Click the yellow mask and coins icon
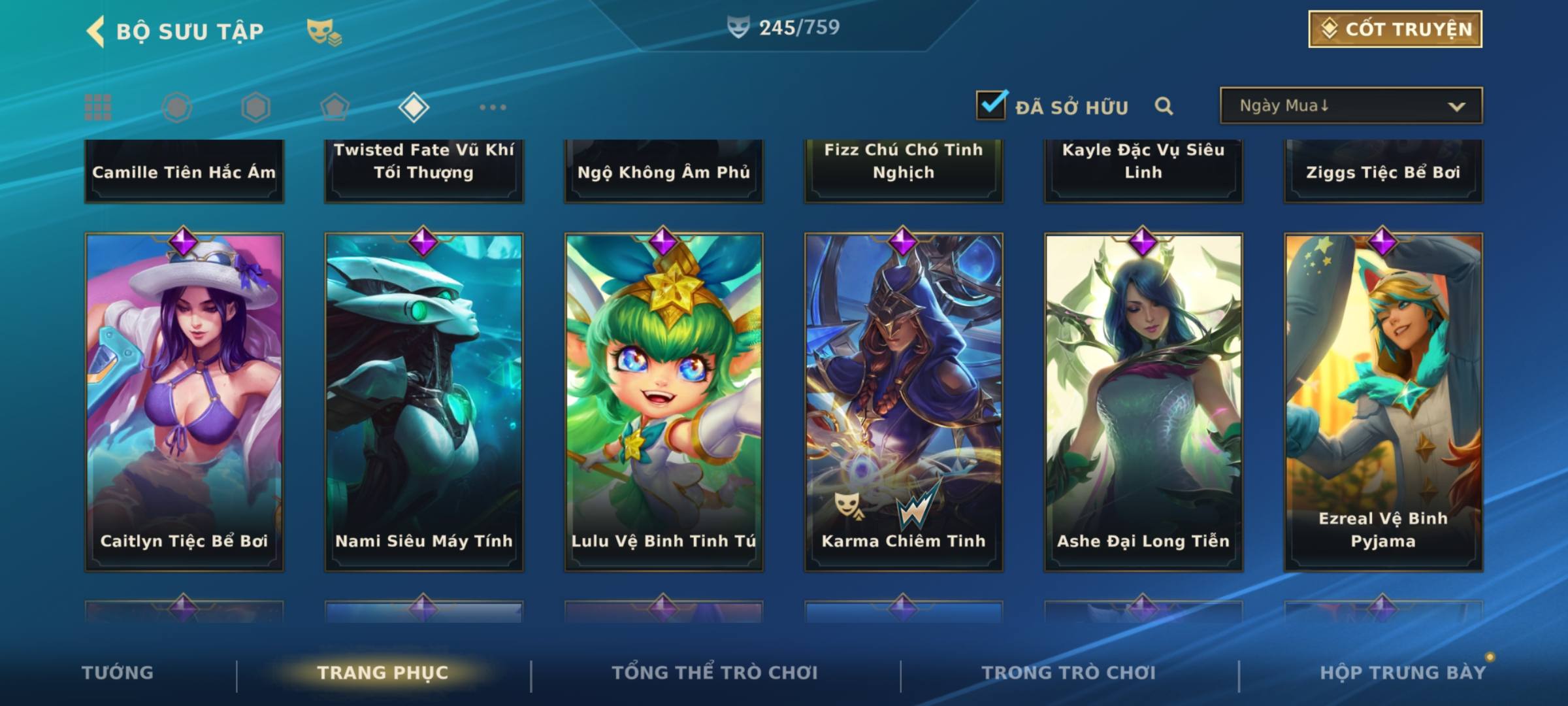Screen dimensions: 1568x706 pos(323,31)
